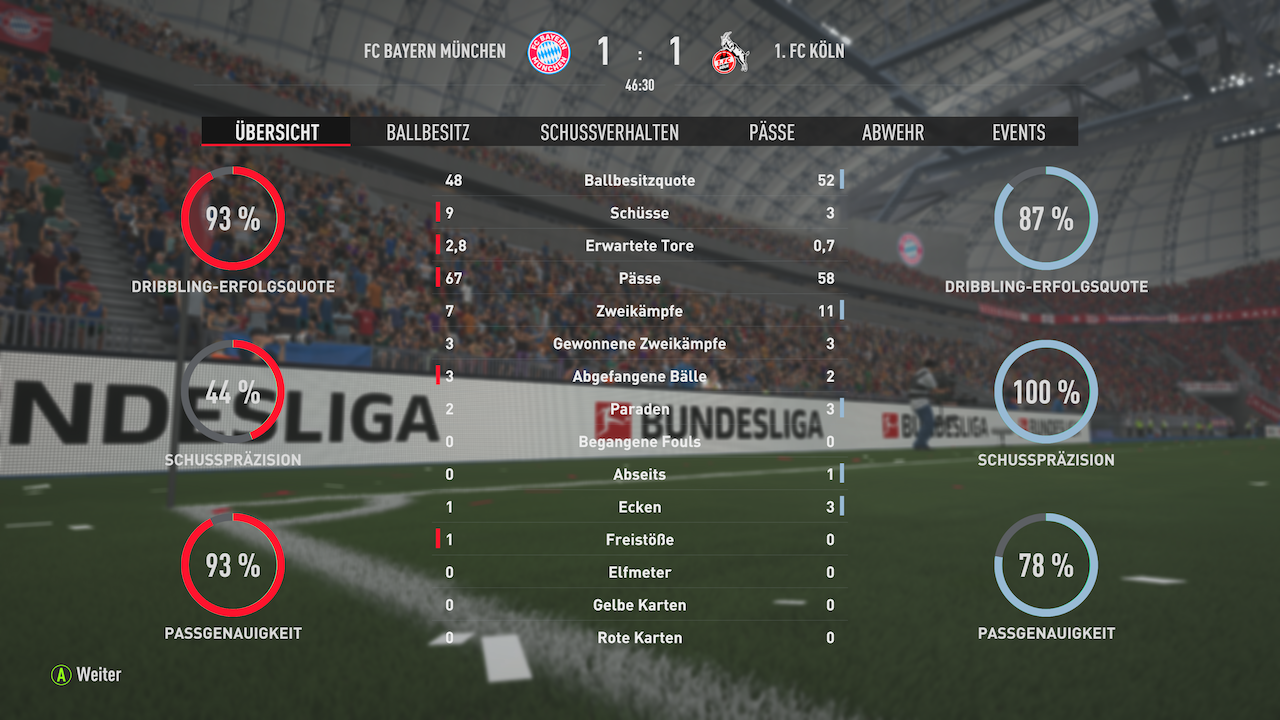Click Köln's possession bar indicator
Image resolution: width=1280 pixels, height=720 pixels.
841,180
